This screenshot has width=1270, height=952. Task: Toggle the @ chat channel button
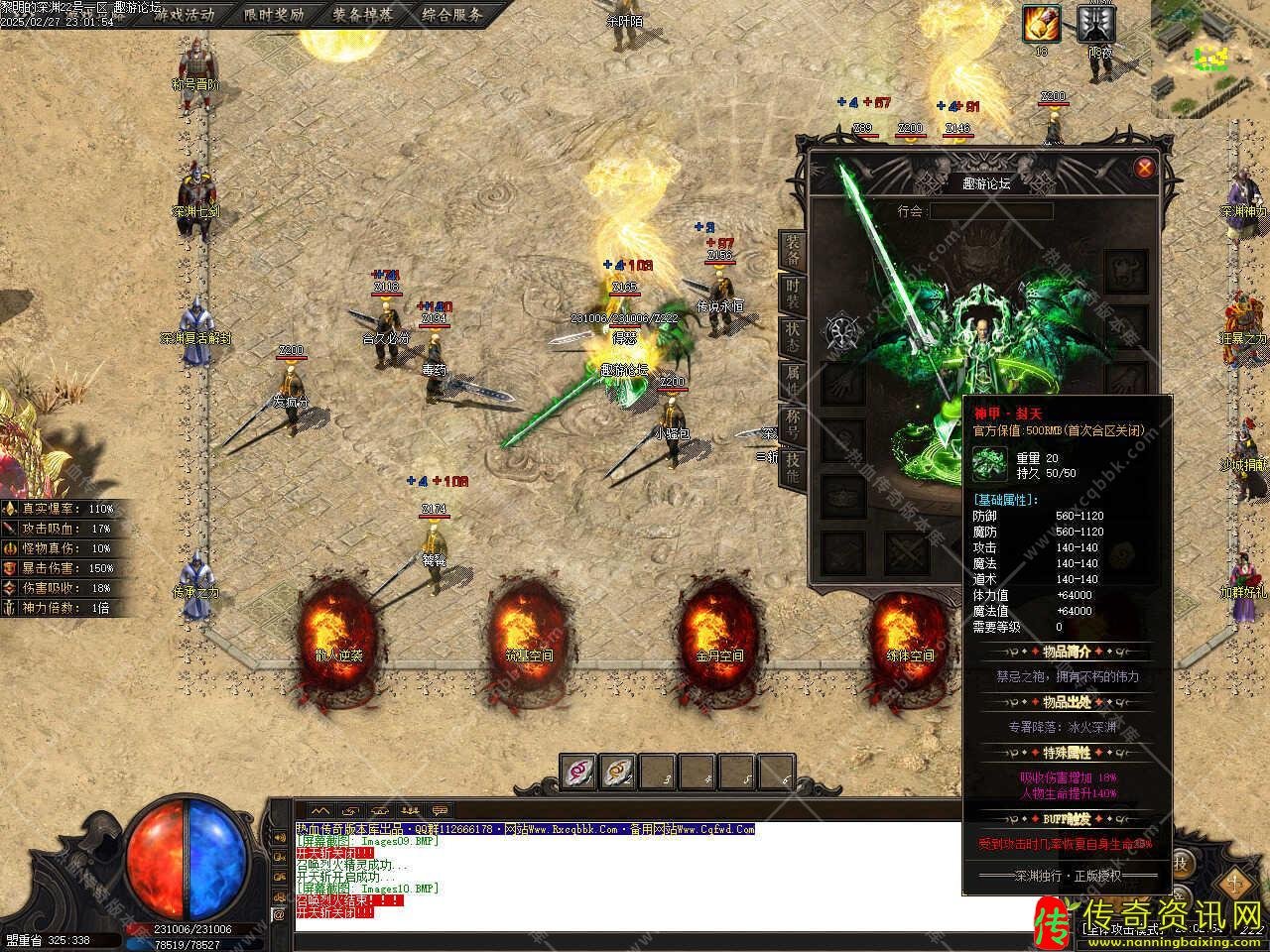[x=278, y=912]
